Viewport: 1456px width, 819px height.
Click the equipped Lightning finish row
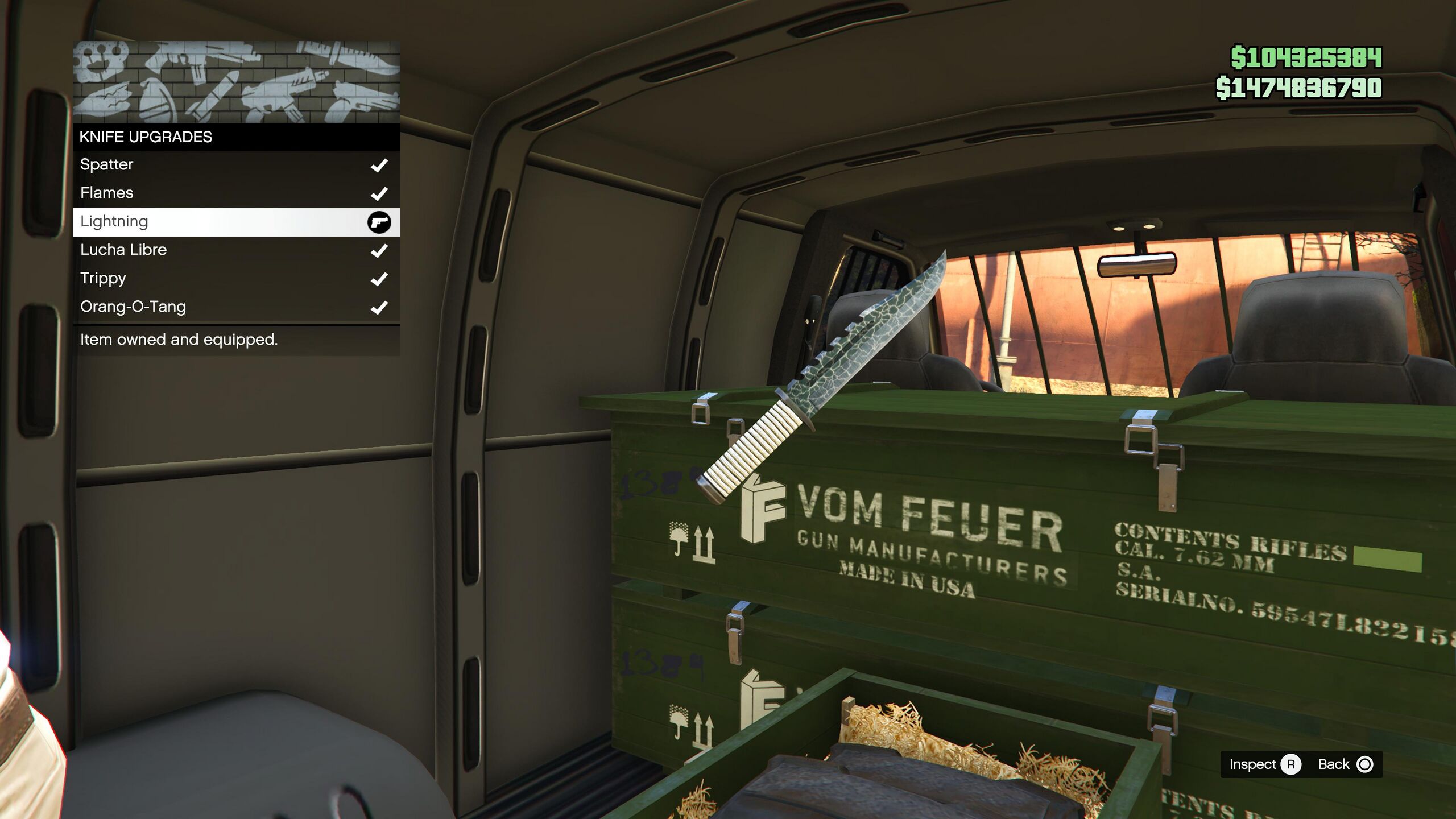pyautogui.click(x=236, y=222)
